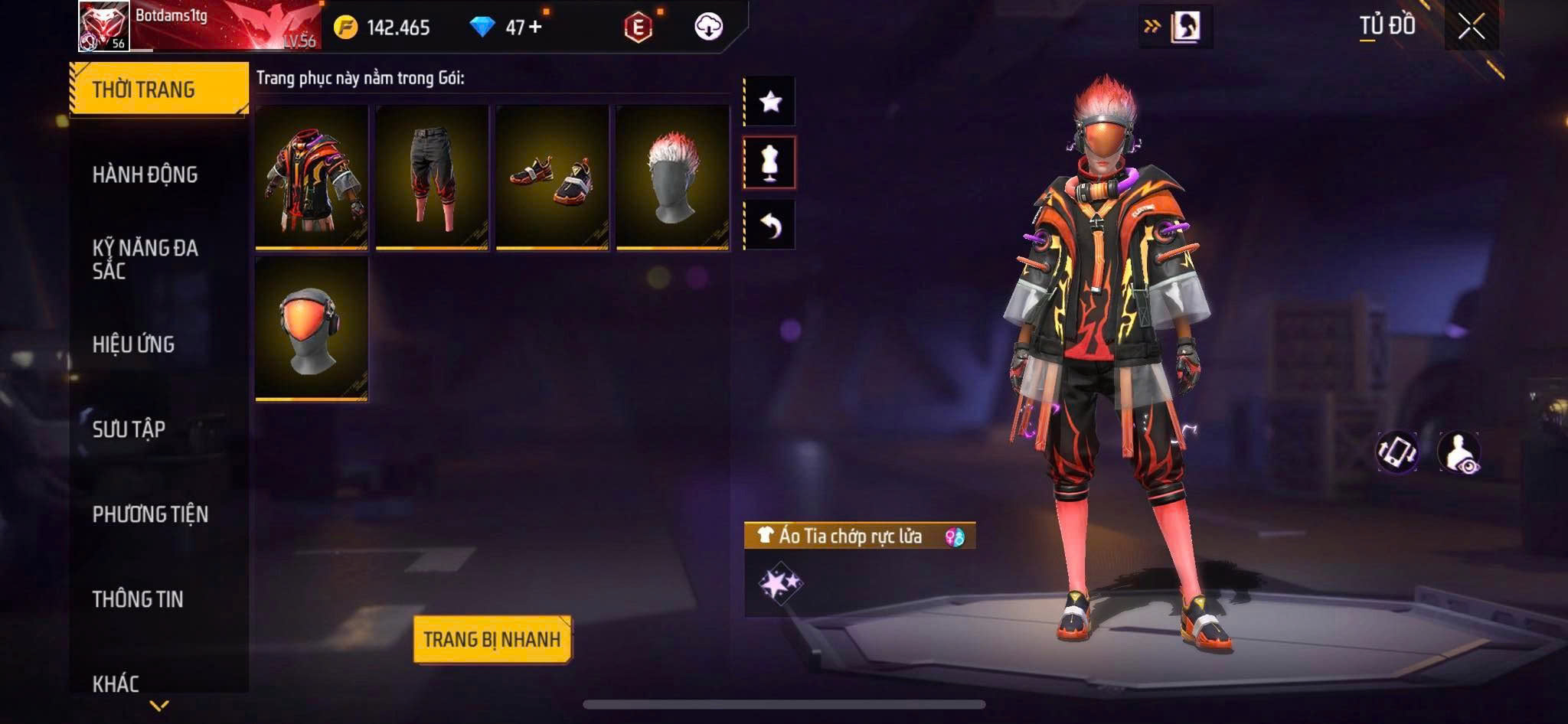Screen dimensions: 1568x724
Task: Select the orange visor mask item
Action: pos(312,329)
